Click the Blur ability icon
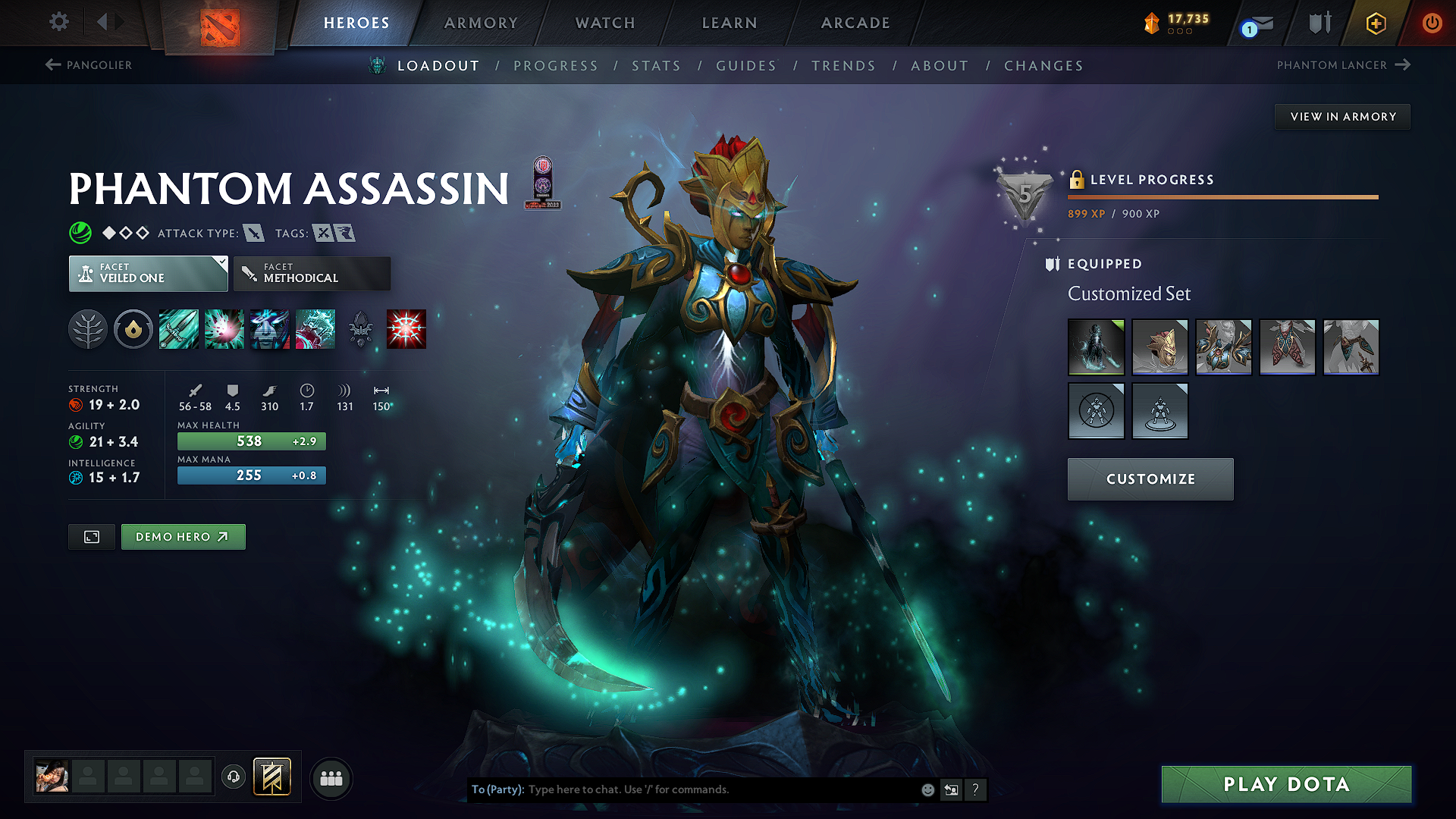The image size is (1456, 819). (x=270, y=328)
